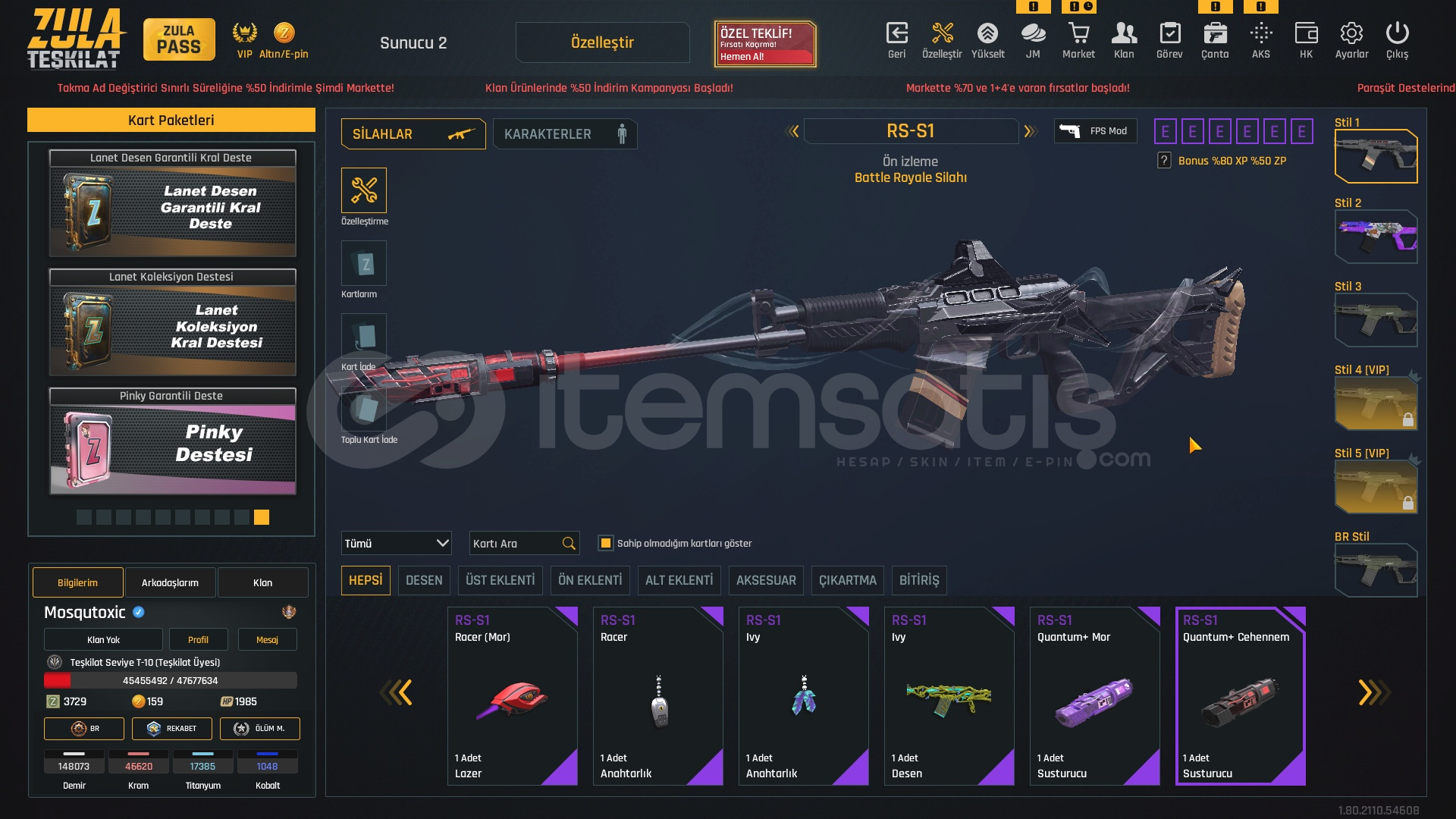The height and width of the screenshot is (819, 1456).
Task: Toggle the FPS Mod option
Action: [1095, 130]
